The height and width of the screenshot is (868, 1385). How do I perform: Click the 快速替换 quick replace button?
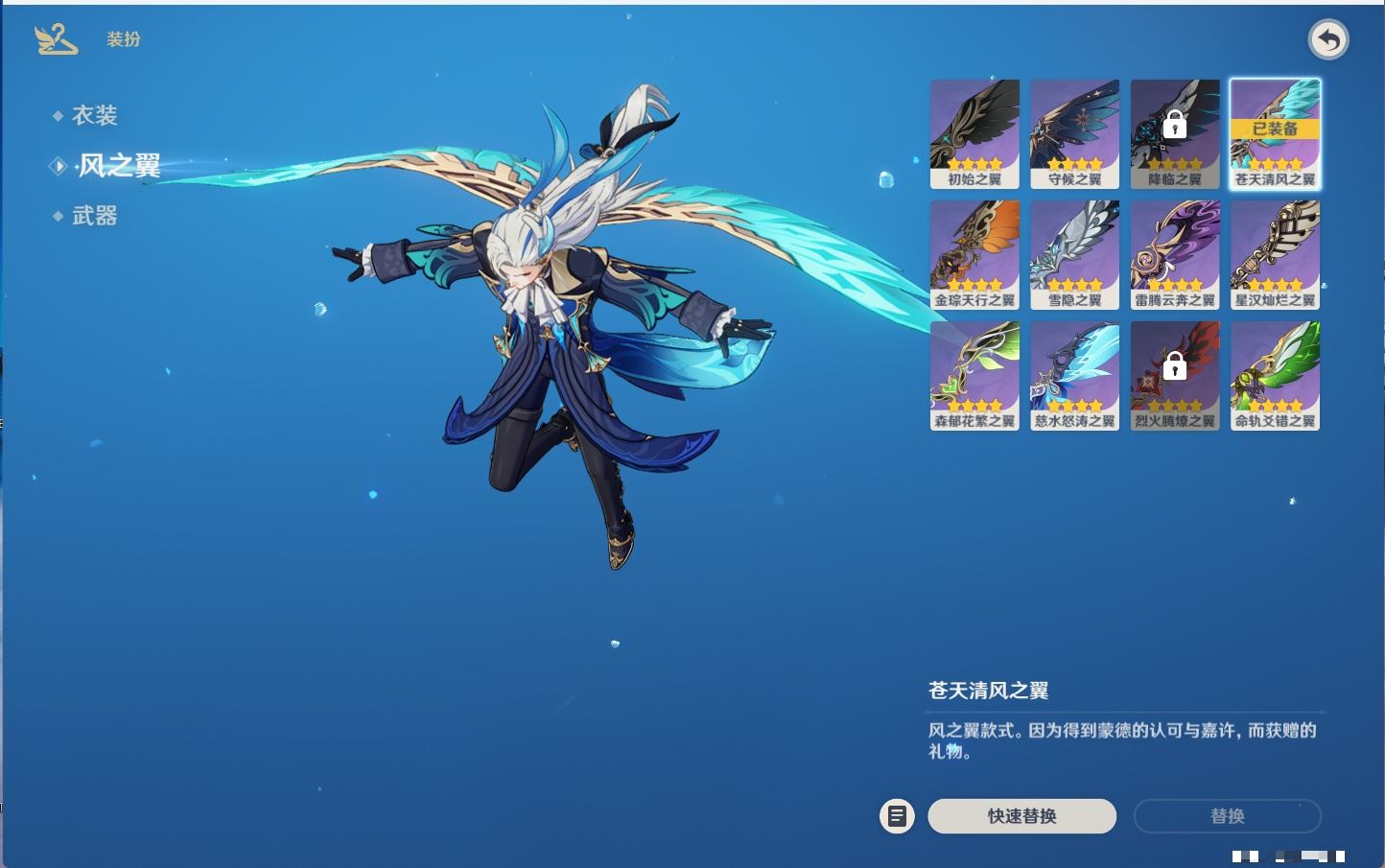pos(1021,816)
